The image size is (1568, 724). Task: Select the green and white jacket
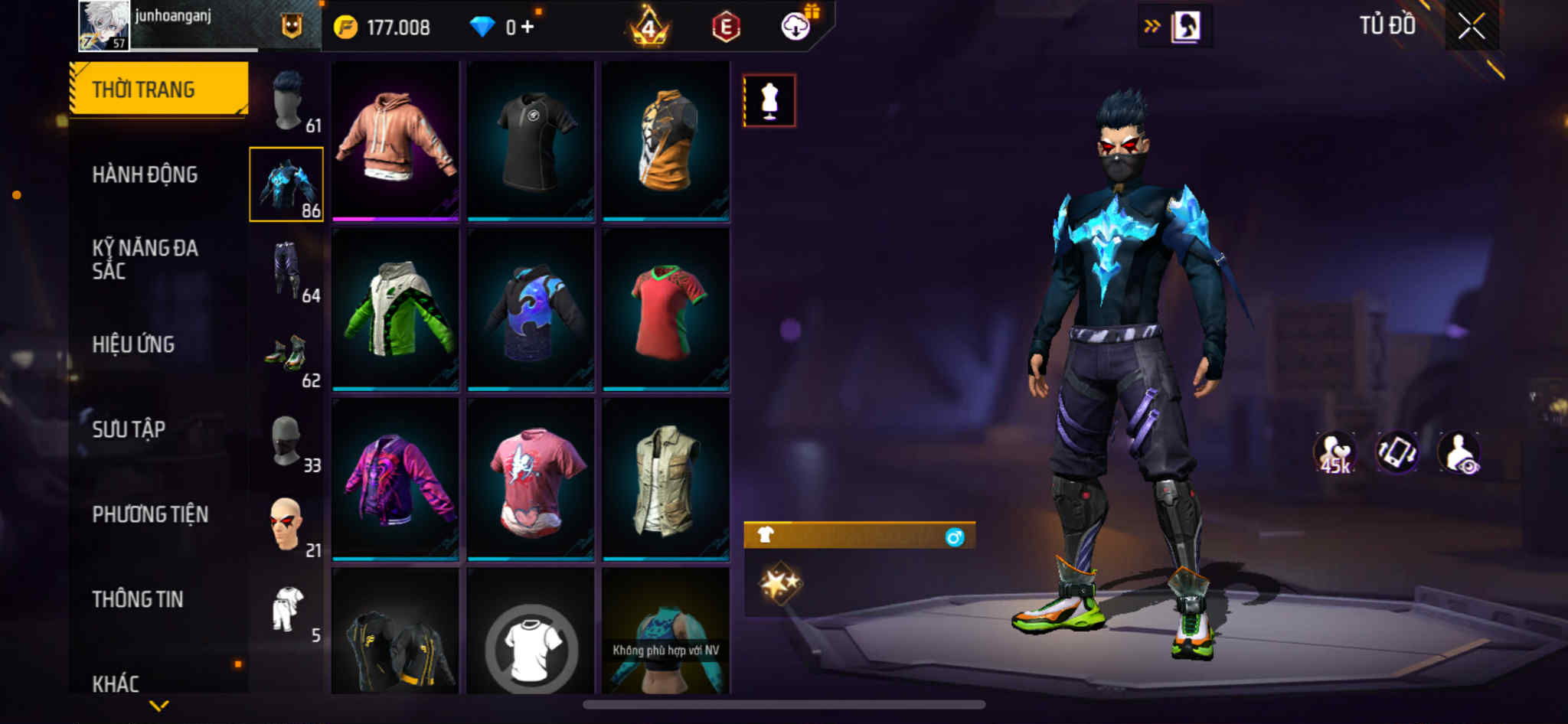pos(395,309)
